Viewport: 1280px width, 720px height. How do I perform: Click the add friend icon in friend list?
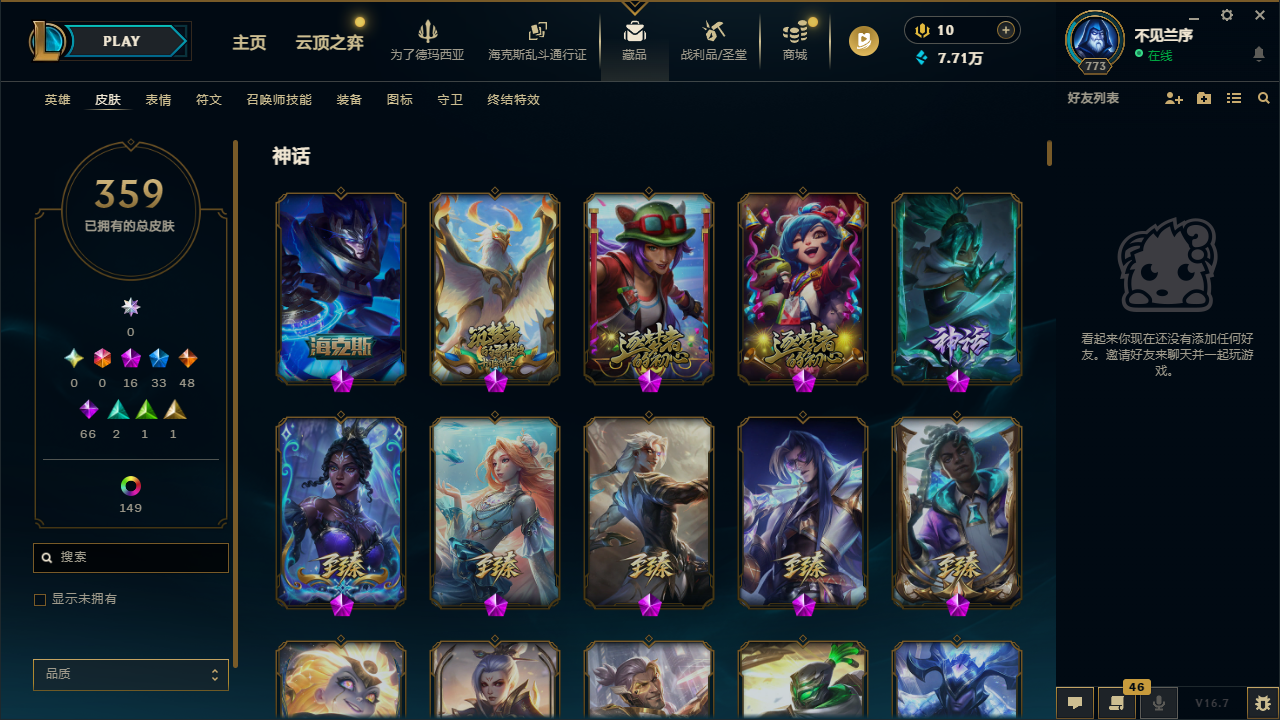tap(1174, 99)
